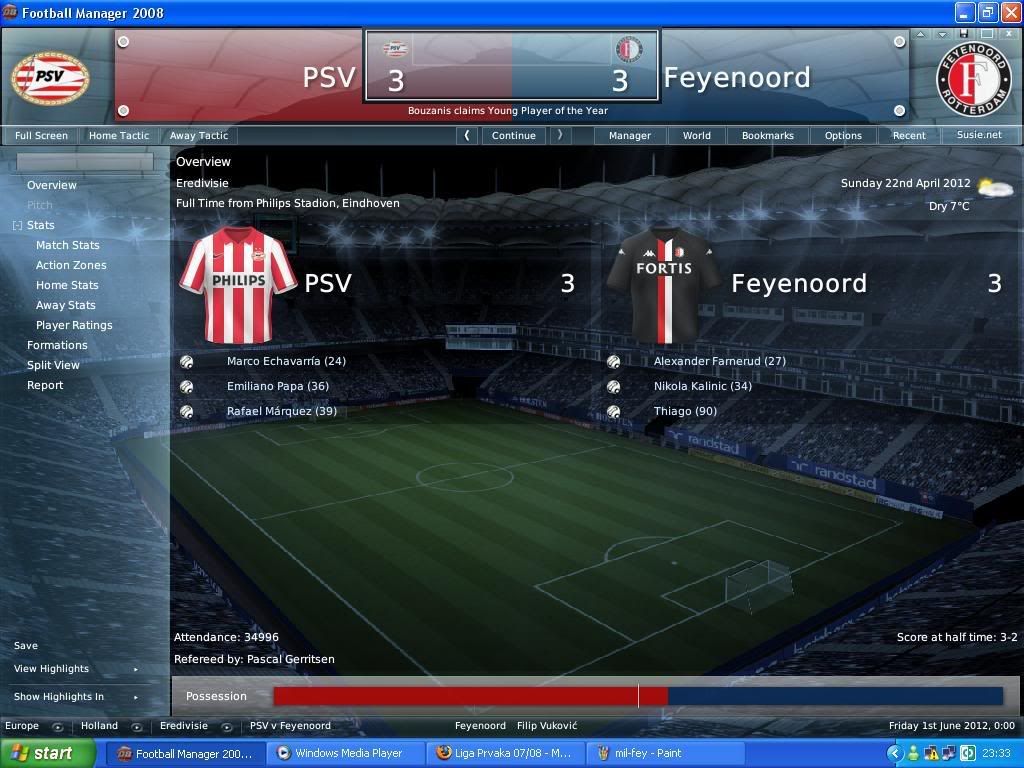Select goalscorer Marco Echavarría
1024x768 pixels.
(x=286, y=361)
